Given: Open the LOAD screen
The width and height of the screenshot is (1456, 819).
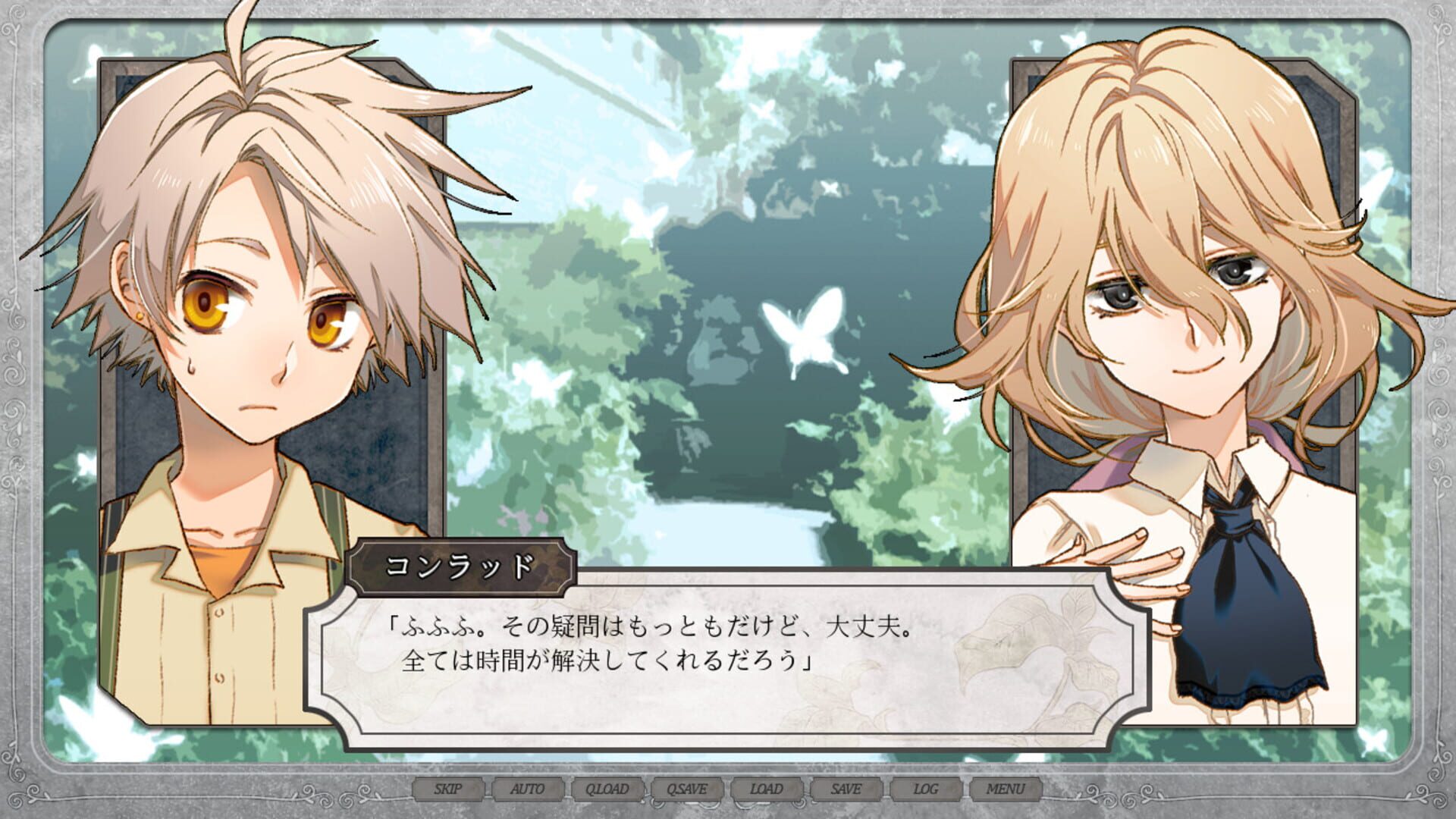Looking at the screenshot, I should coord(768,789).
